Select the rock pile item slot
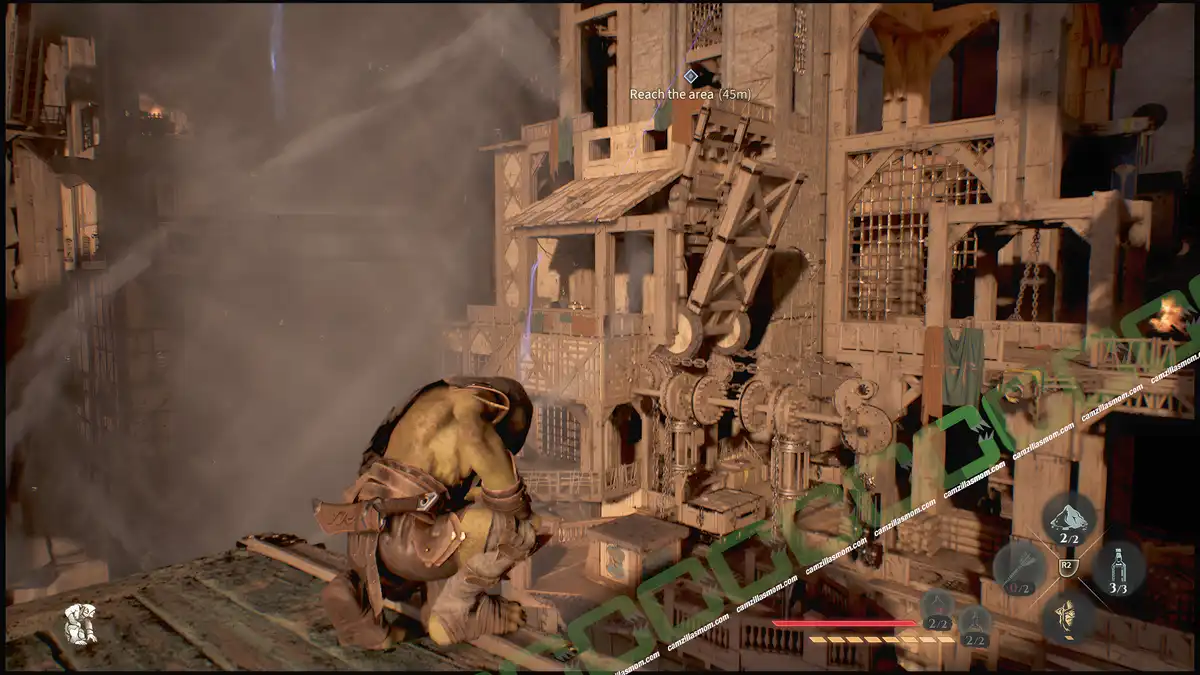 pos(1068,517)
